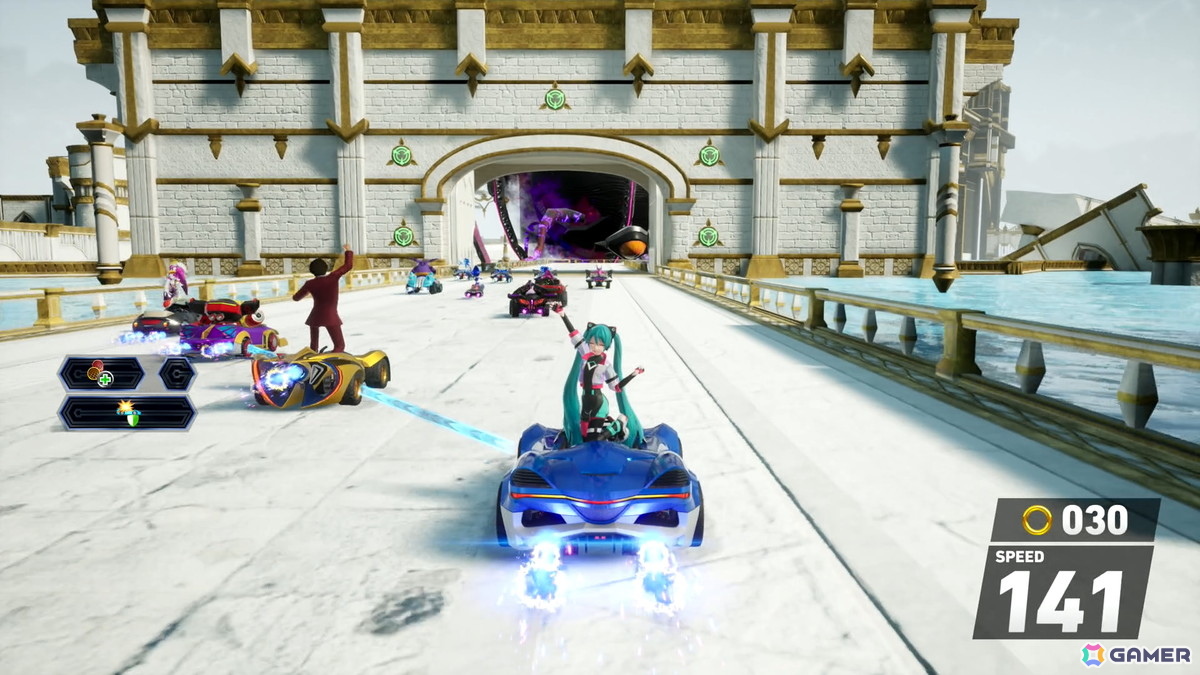The width and height of the screenshot is (1200, 675).
Task: Select the gadget slot with green plus orbs
Action: click(102, 374)
